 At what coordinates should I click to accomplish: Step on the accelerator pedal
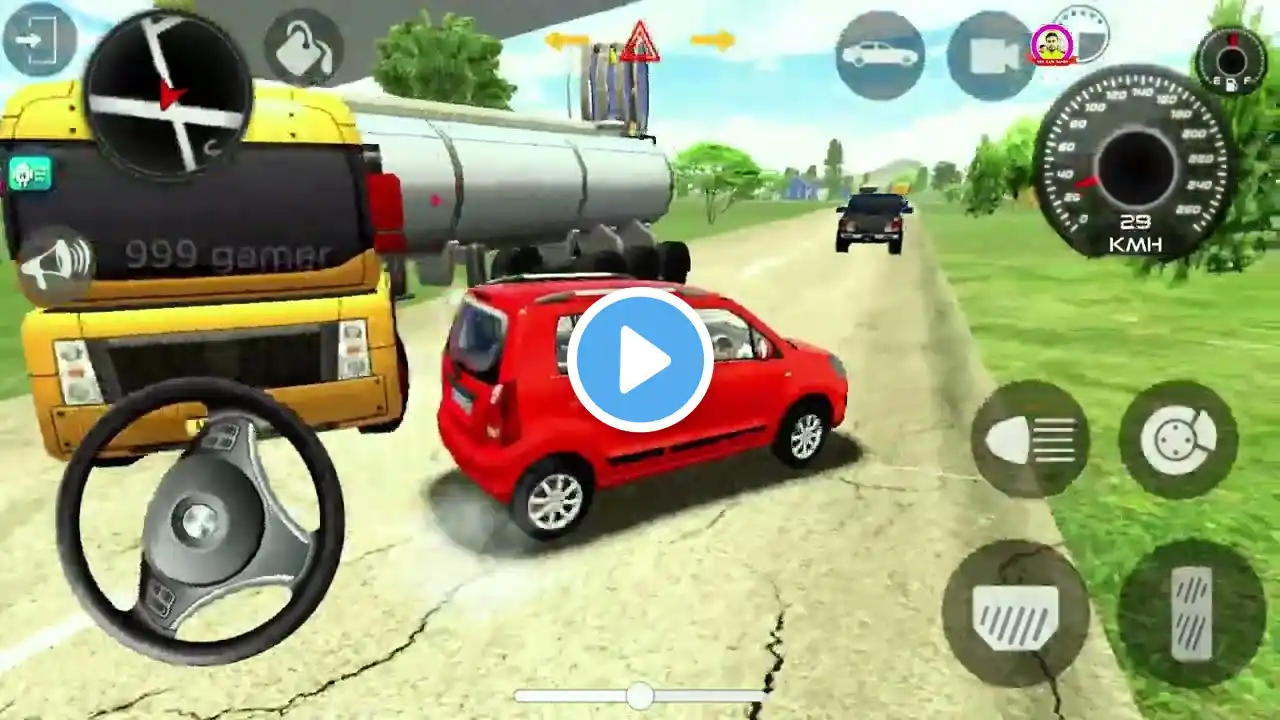(1191, 612)
